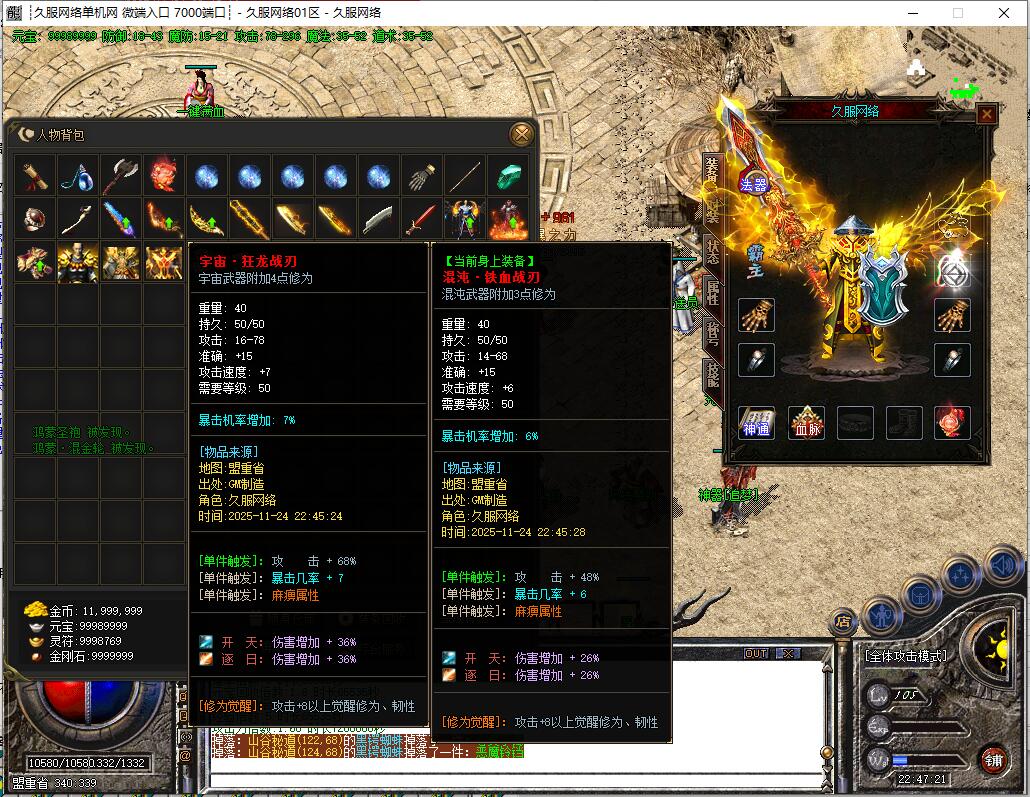This screenshot has height=797, width=1030.
Task: Close the character equipment panel
Action: pos(986,114)
